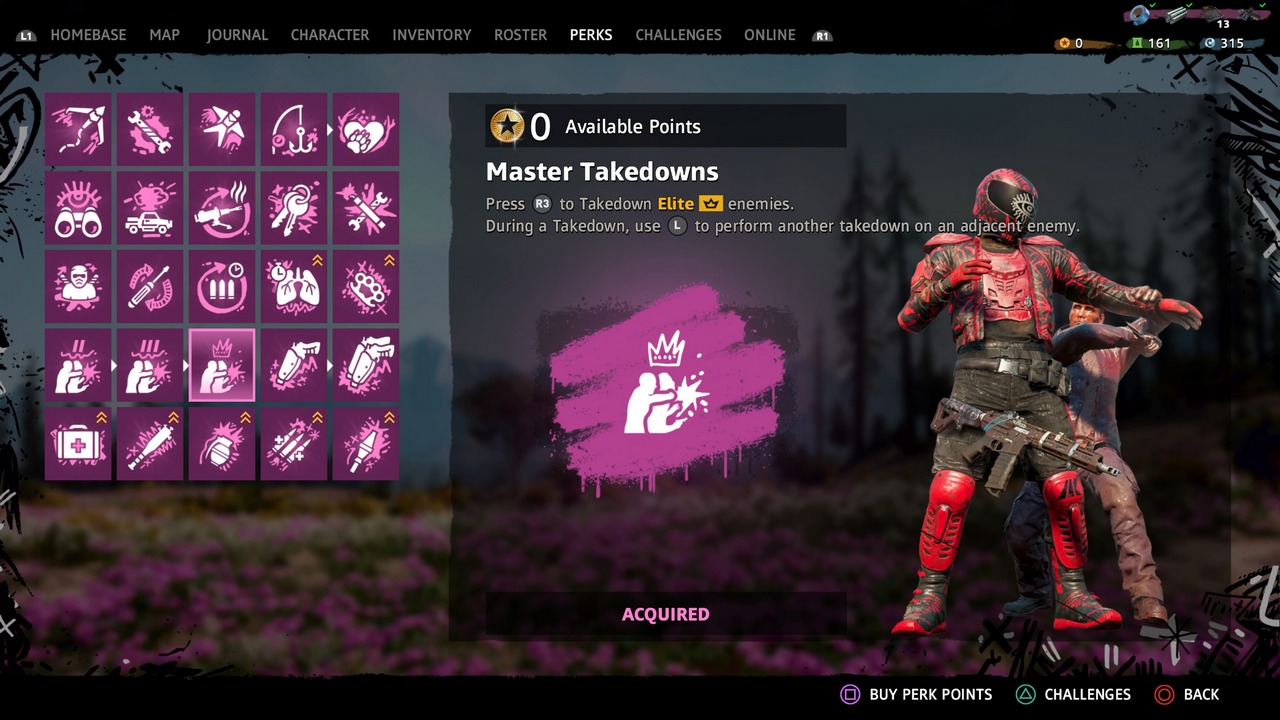Select the Master Takedowns crown perk
This screenshot has width=1280, height=720.
click(222, 365)
